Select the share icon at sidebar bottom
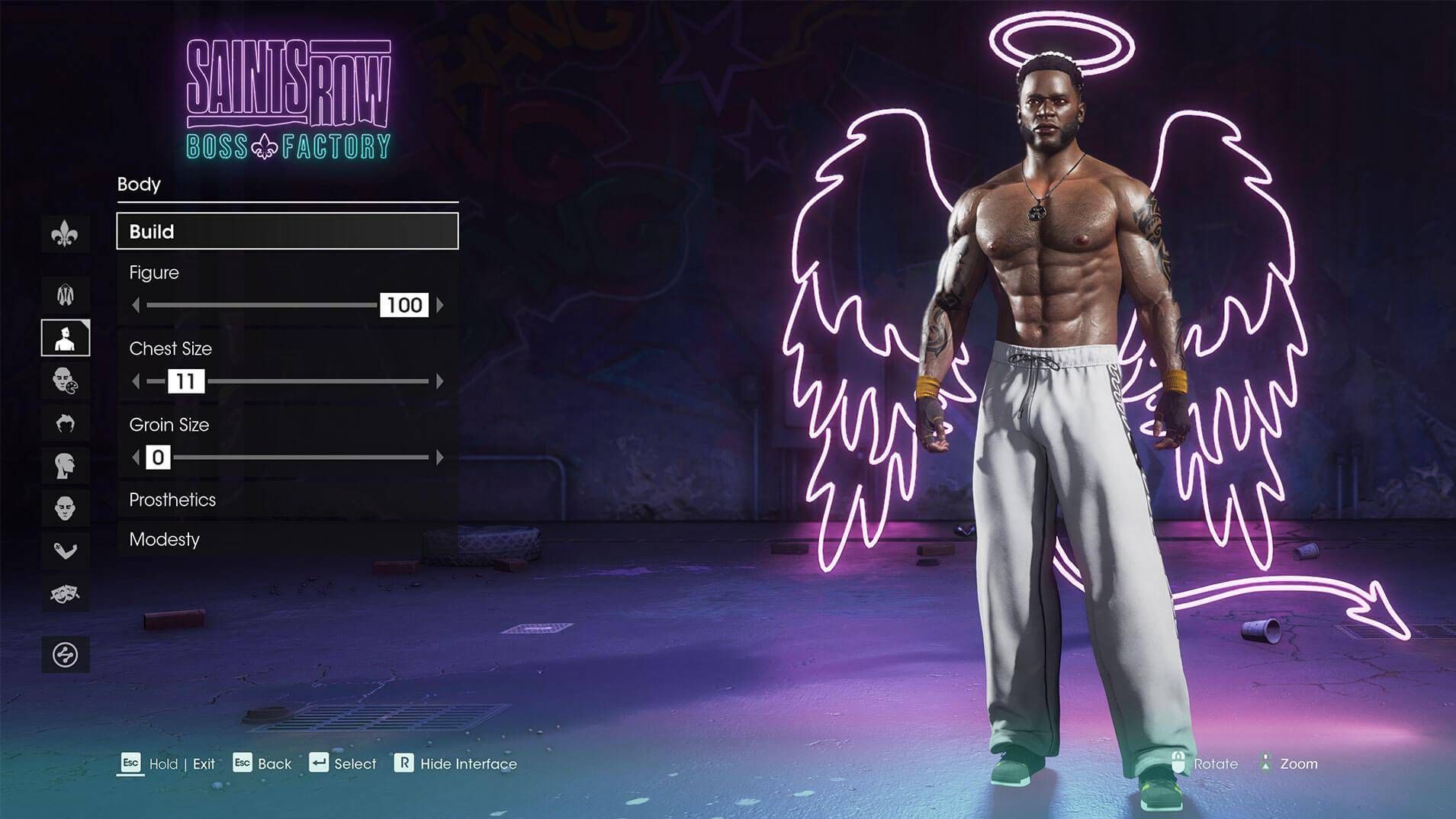1456x819 pixels. (66, 654)
